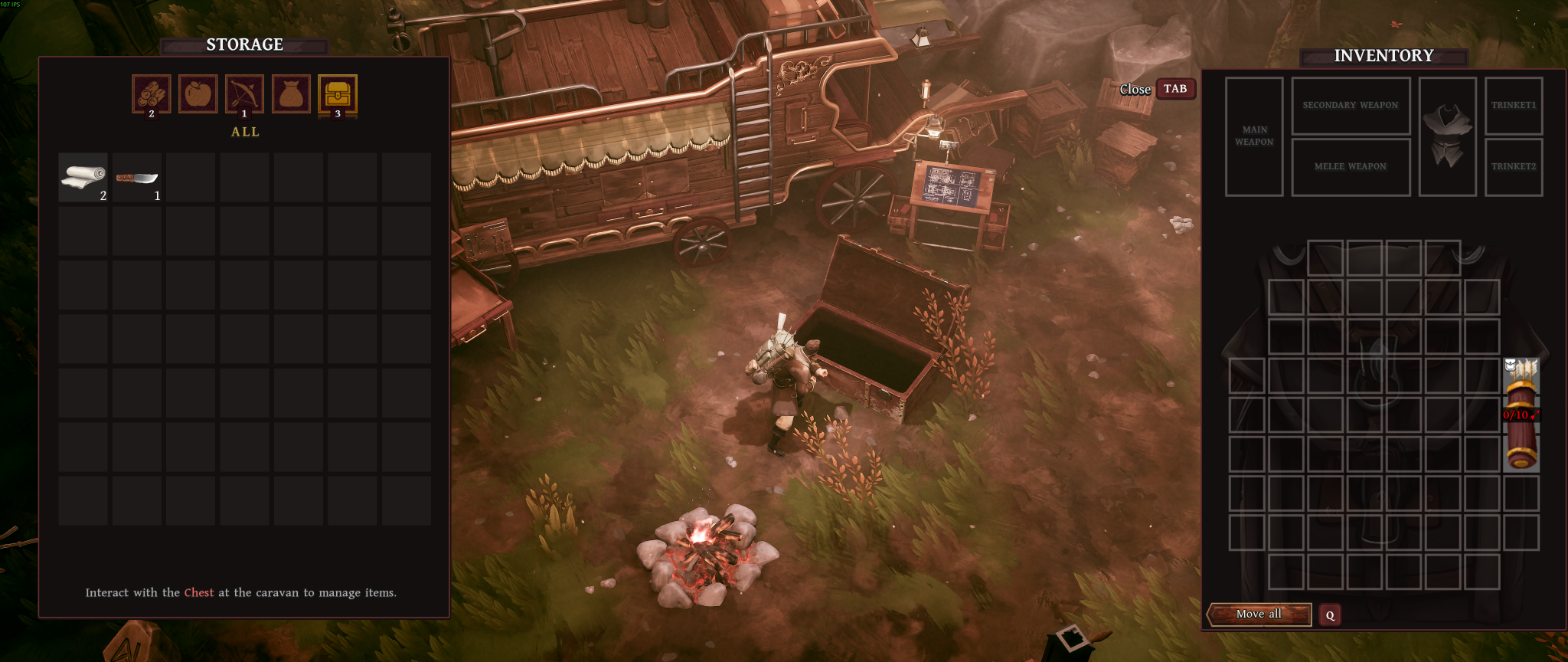The width and height of the screenshot is (1568, 662).
Task: Select the Trinket1 slot
Action: click(1513, 106)
